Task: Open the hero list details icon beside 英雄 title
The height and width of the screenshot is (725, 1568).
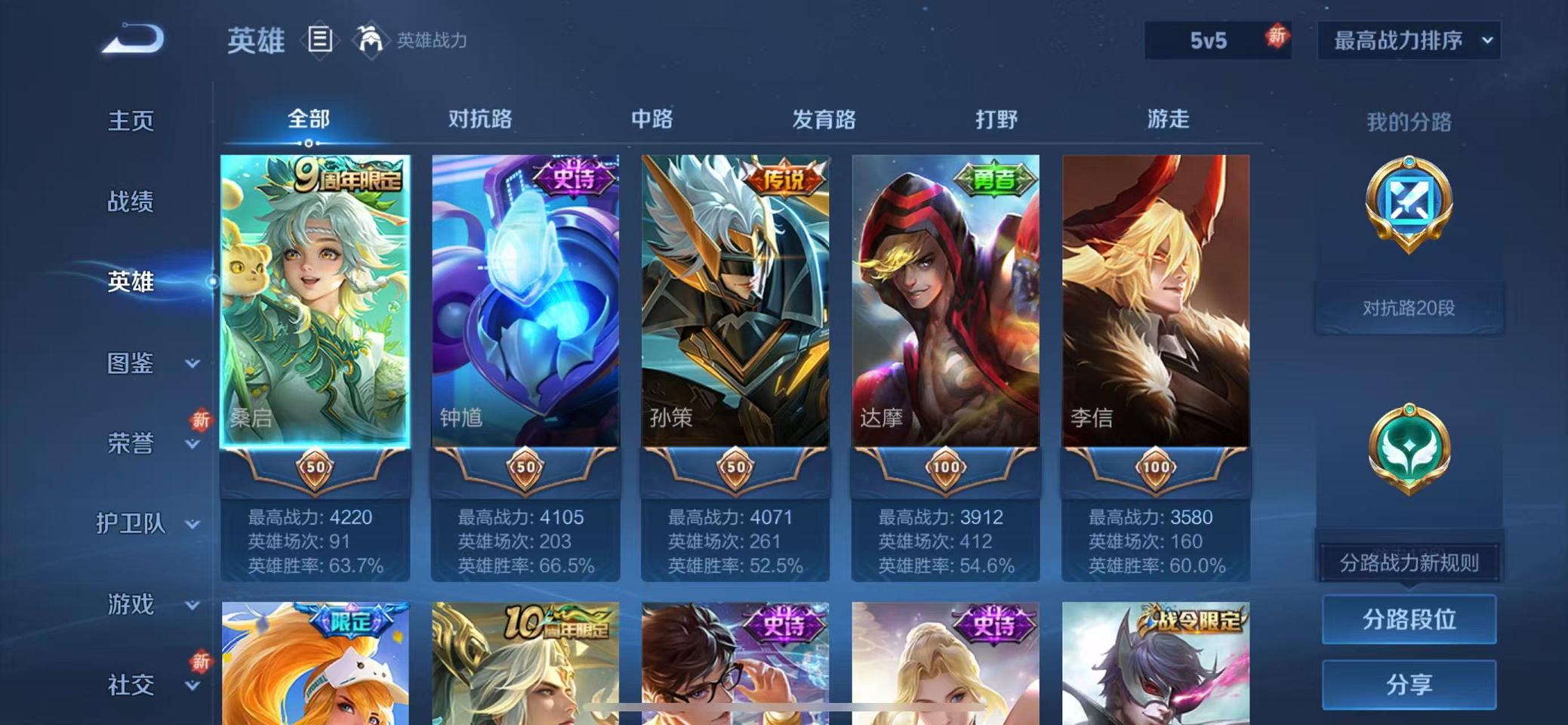Action: coord(319,40)
